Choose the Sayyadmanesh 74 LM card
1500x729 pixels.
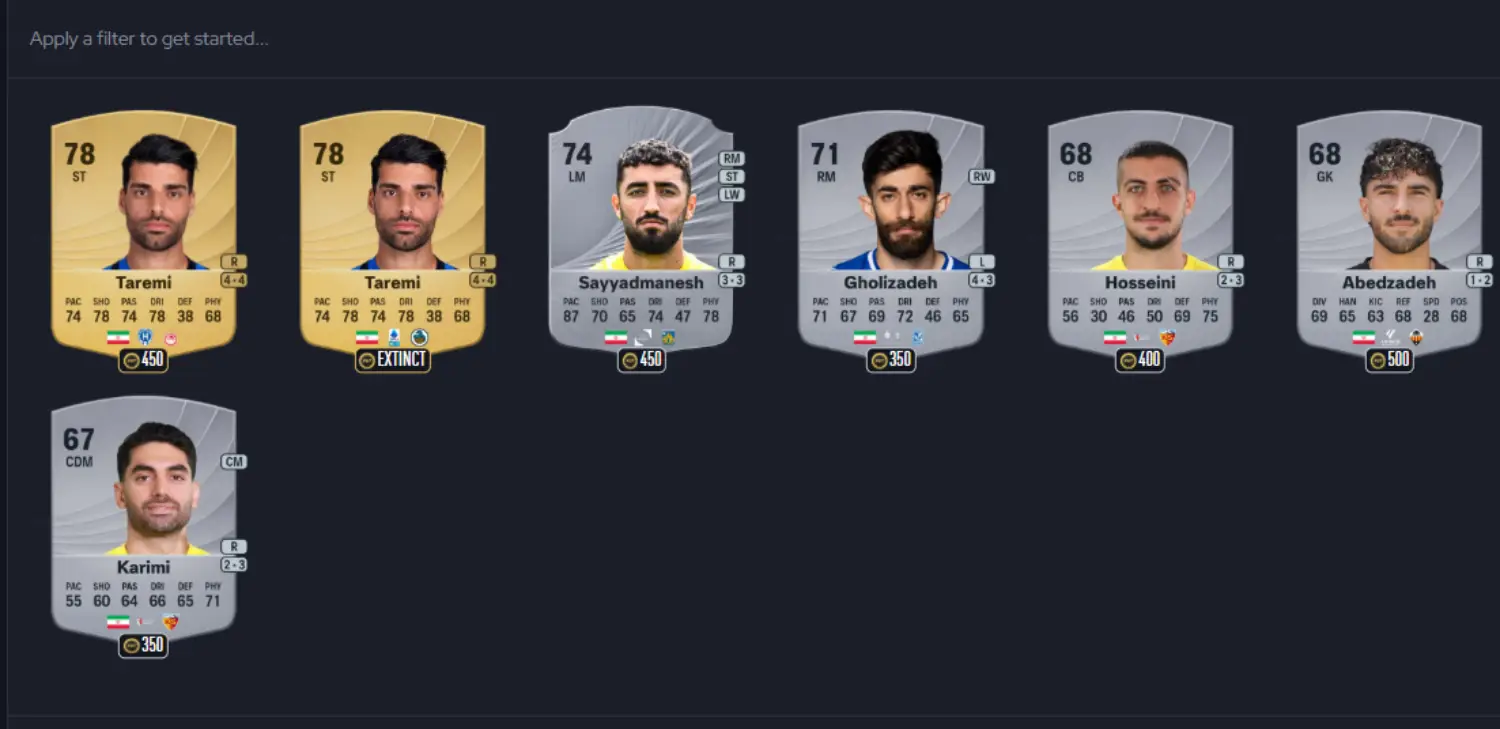[x=641, y=235]
